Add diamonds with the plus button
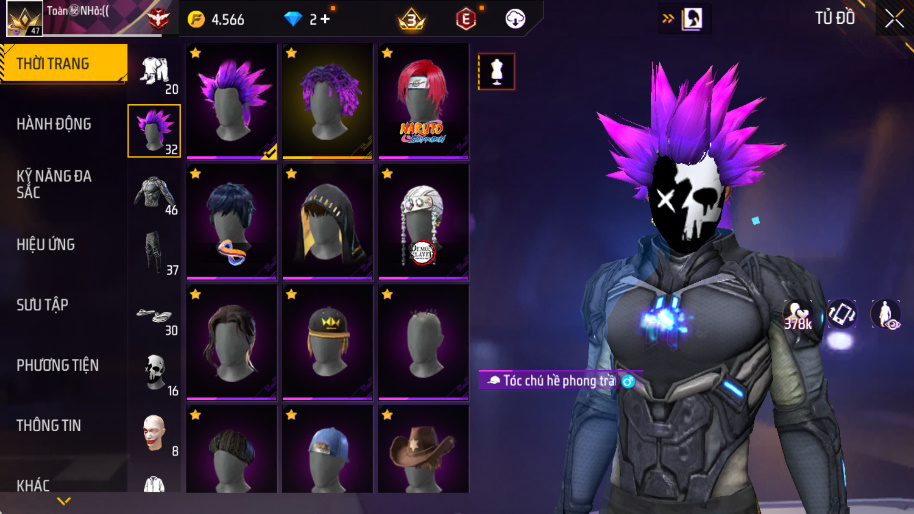 tap(325, 19)
